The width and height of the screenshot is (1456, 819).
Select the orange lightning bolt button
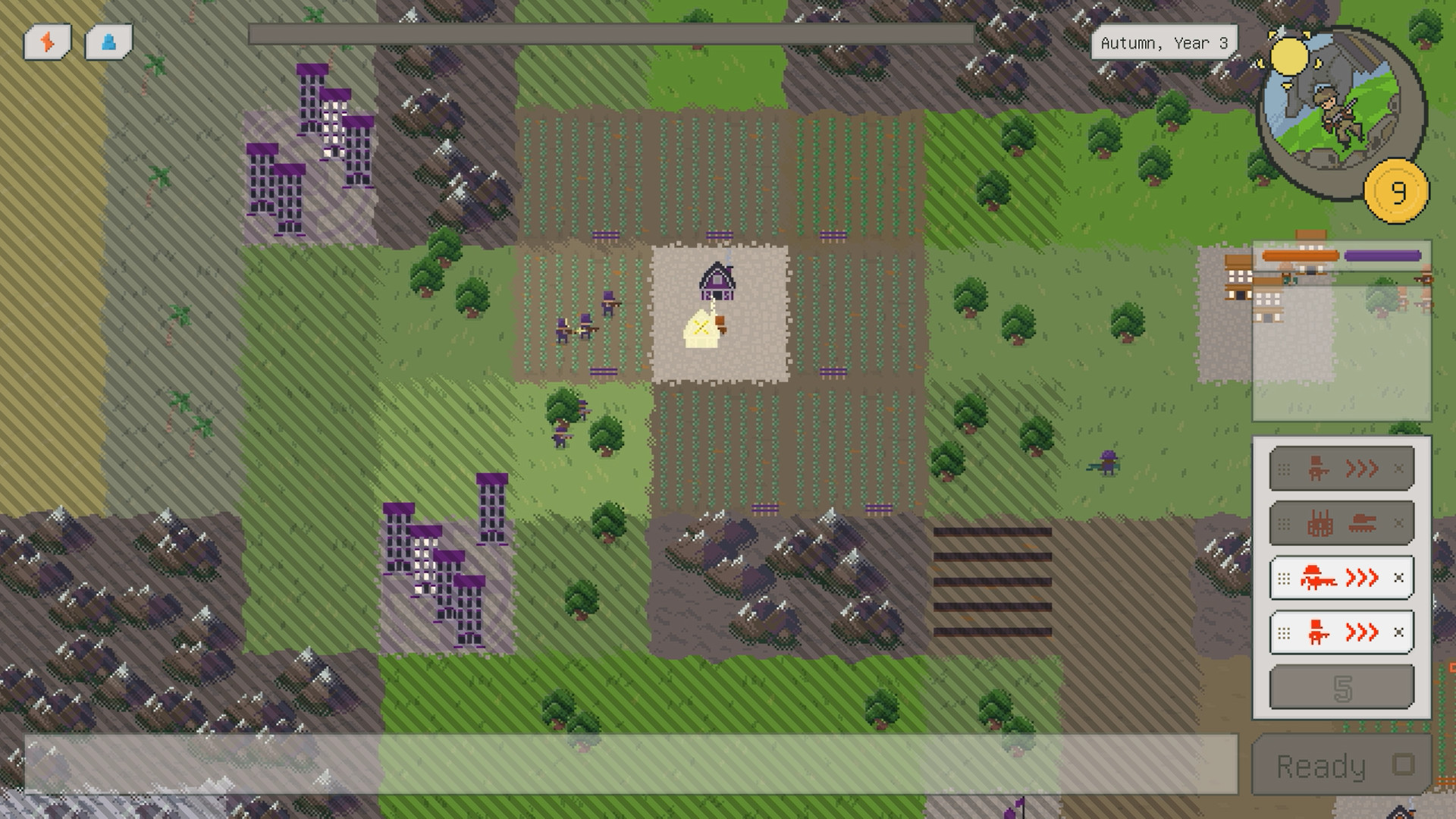(48, 42)
